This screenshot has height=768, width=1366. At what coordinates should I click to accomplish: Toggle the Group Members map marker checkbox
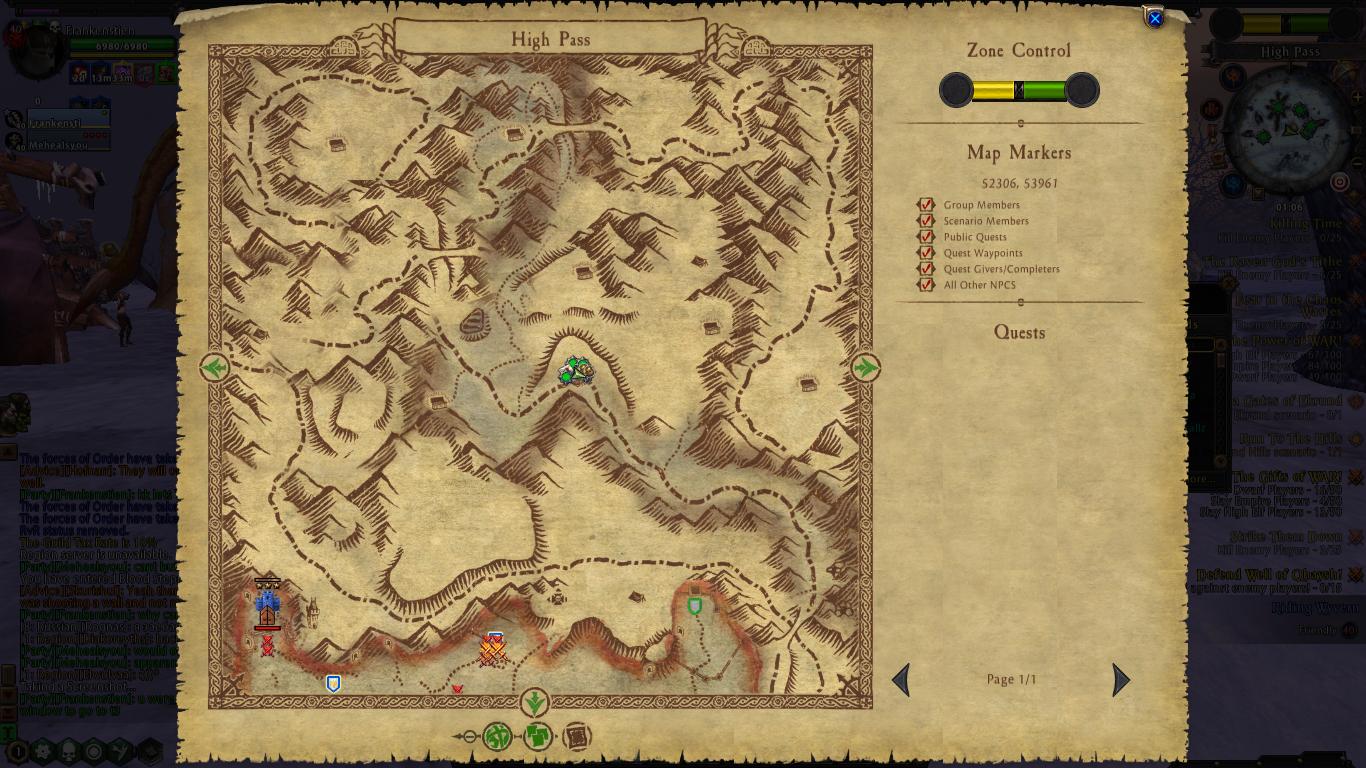pos(927,205)
